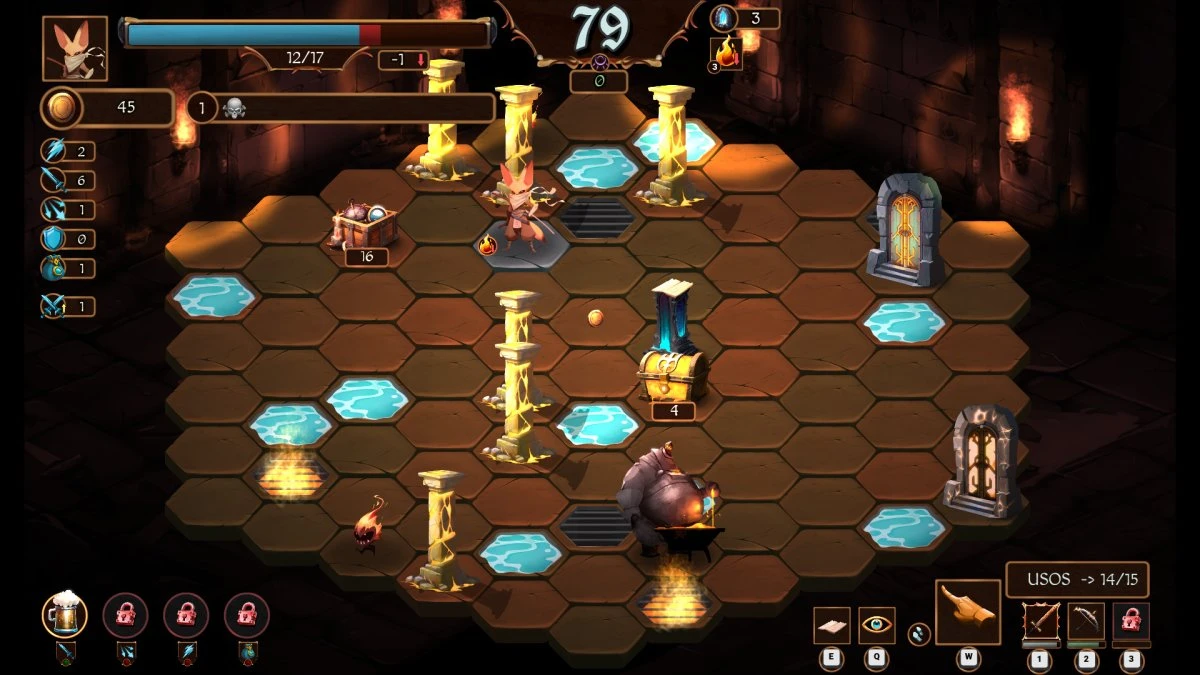Screen dimensions: 1200x675
Task: Activate the pointing hand interact ability
Action: point(968,611)
